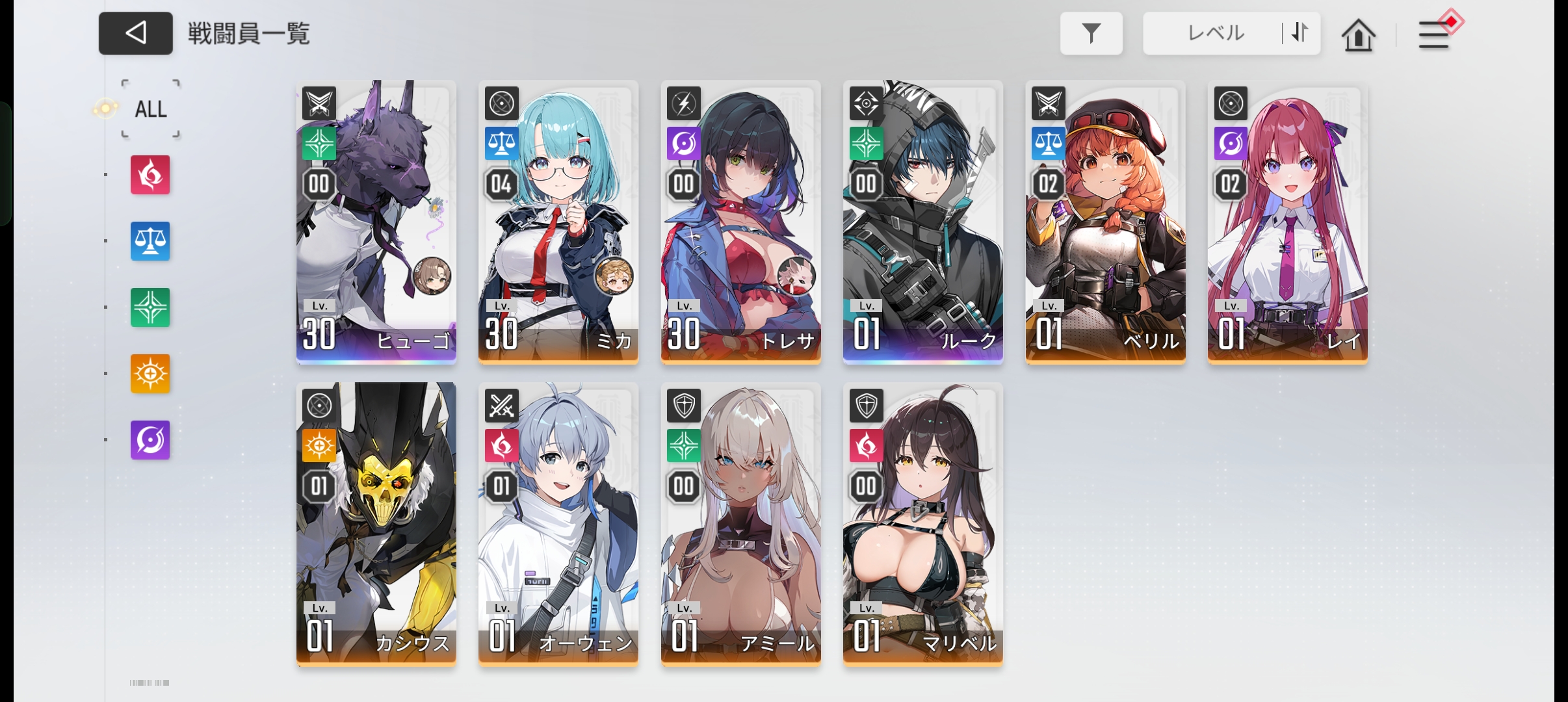Open the filter funnel button
The width and height of the screenshot is (1568, 702).
pos(1091,33)
